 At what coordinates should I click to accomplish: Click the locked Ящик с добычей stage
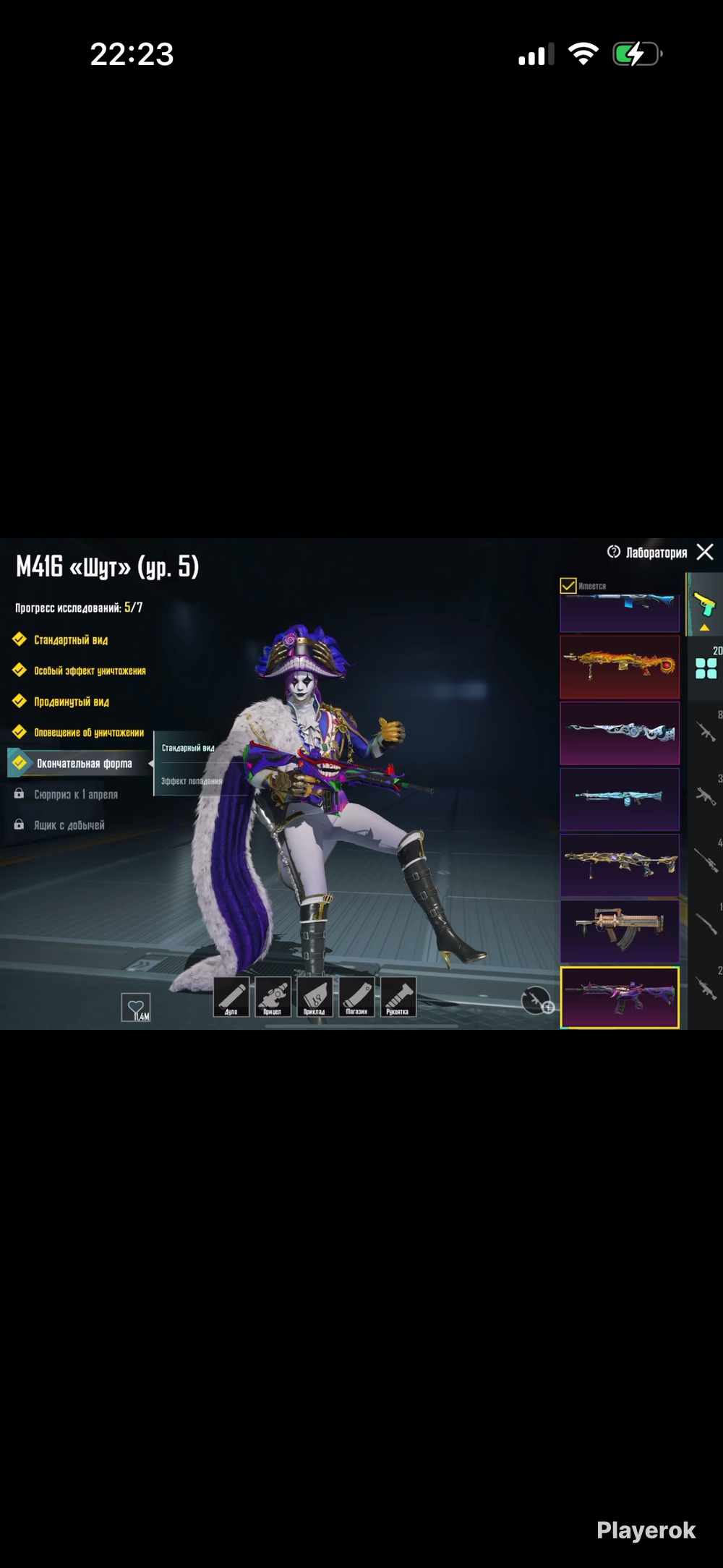(69, 825)
